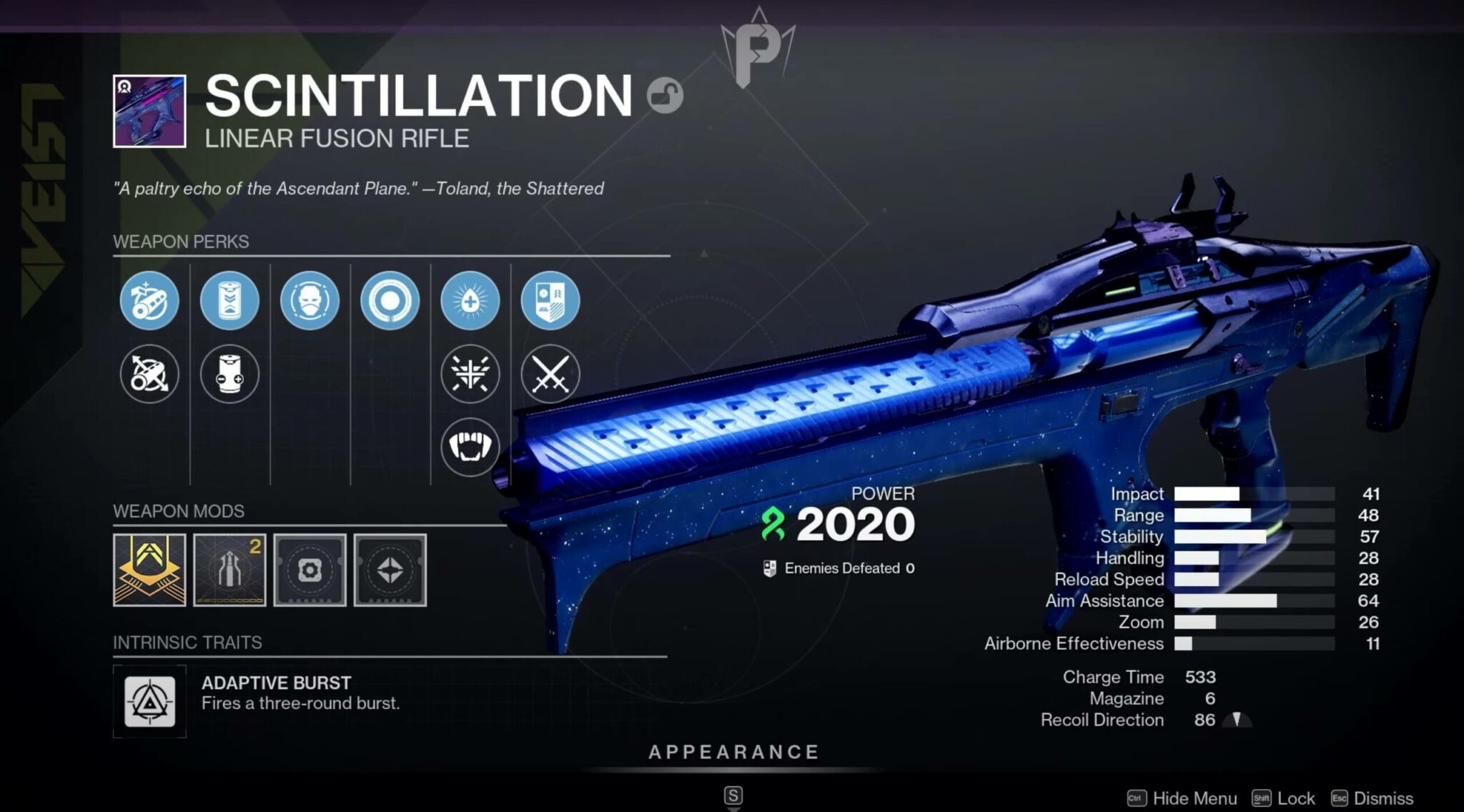Select the shield emblem trait perk
1464x812 pixels.
pos(550,302)
